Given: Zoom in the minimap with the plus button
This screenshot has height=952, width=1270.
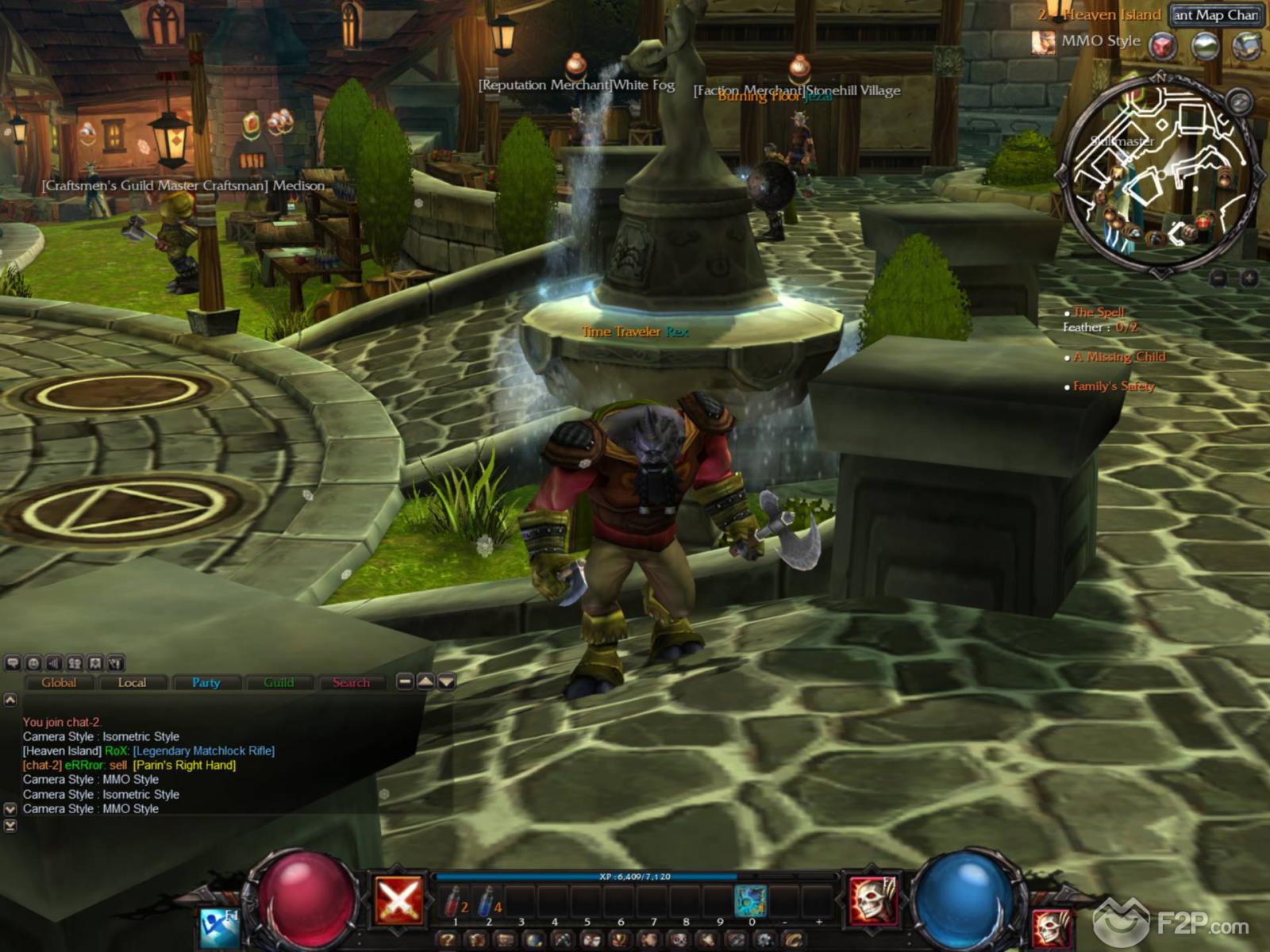Looking at the screenshot, I should coord(1249,278).
